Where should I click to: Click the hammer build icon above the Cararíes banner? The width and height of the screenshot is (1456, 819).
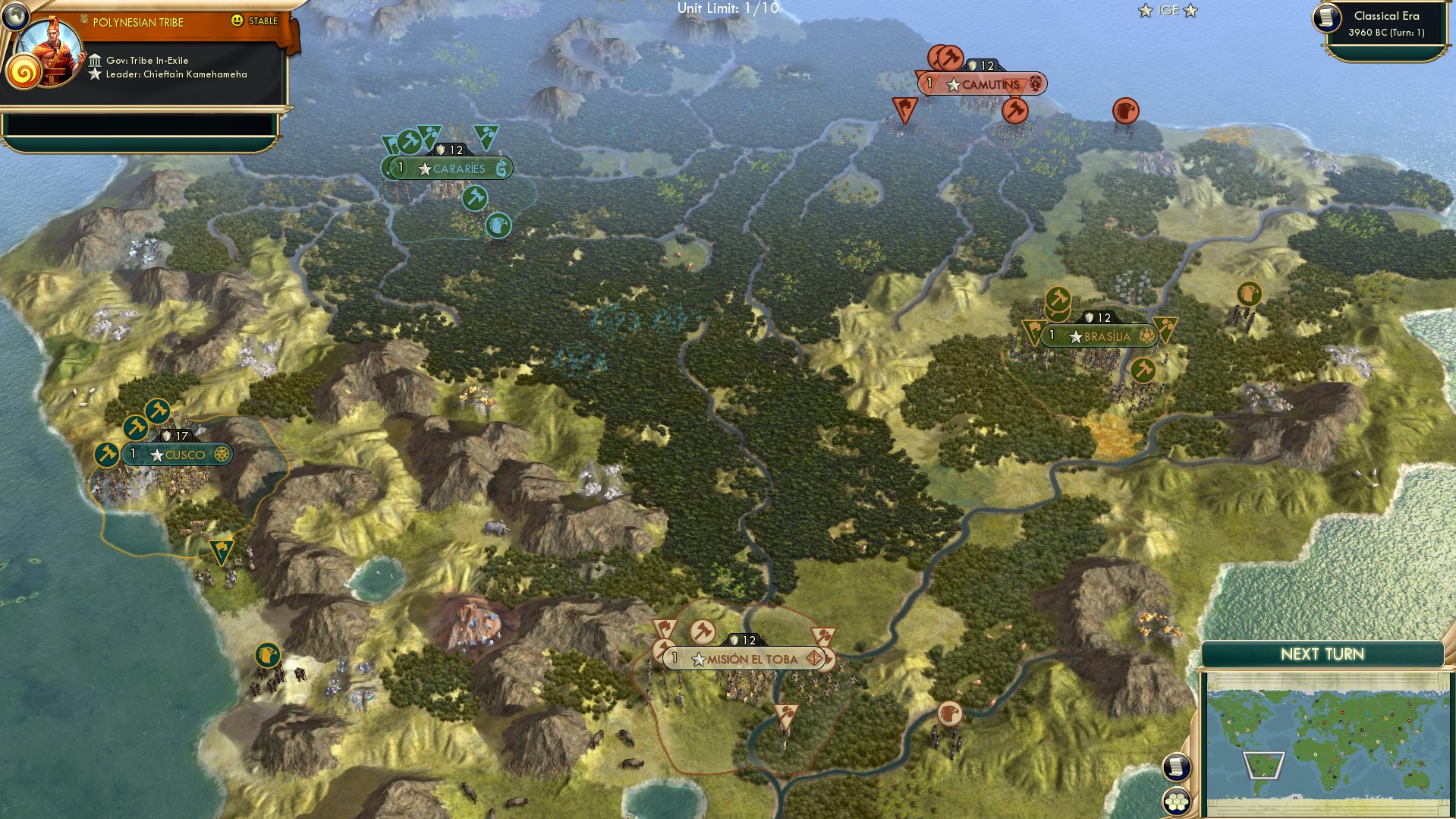coord(409,140)
